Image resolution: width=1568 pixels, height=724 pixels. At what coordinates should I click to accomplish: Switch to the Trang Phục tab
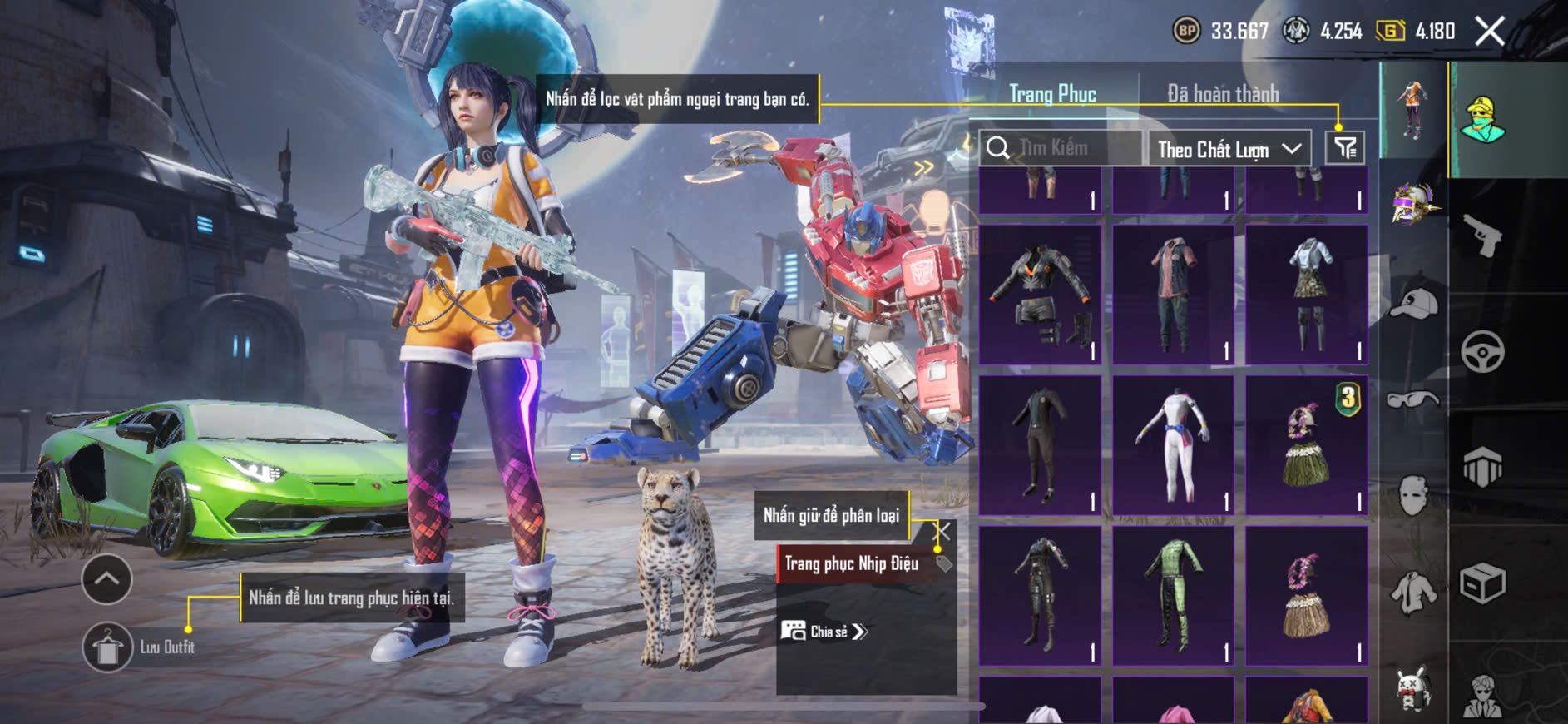pos(1052,94)
